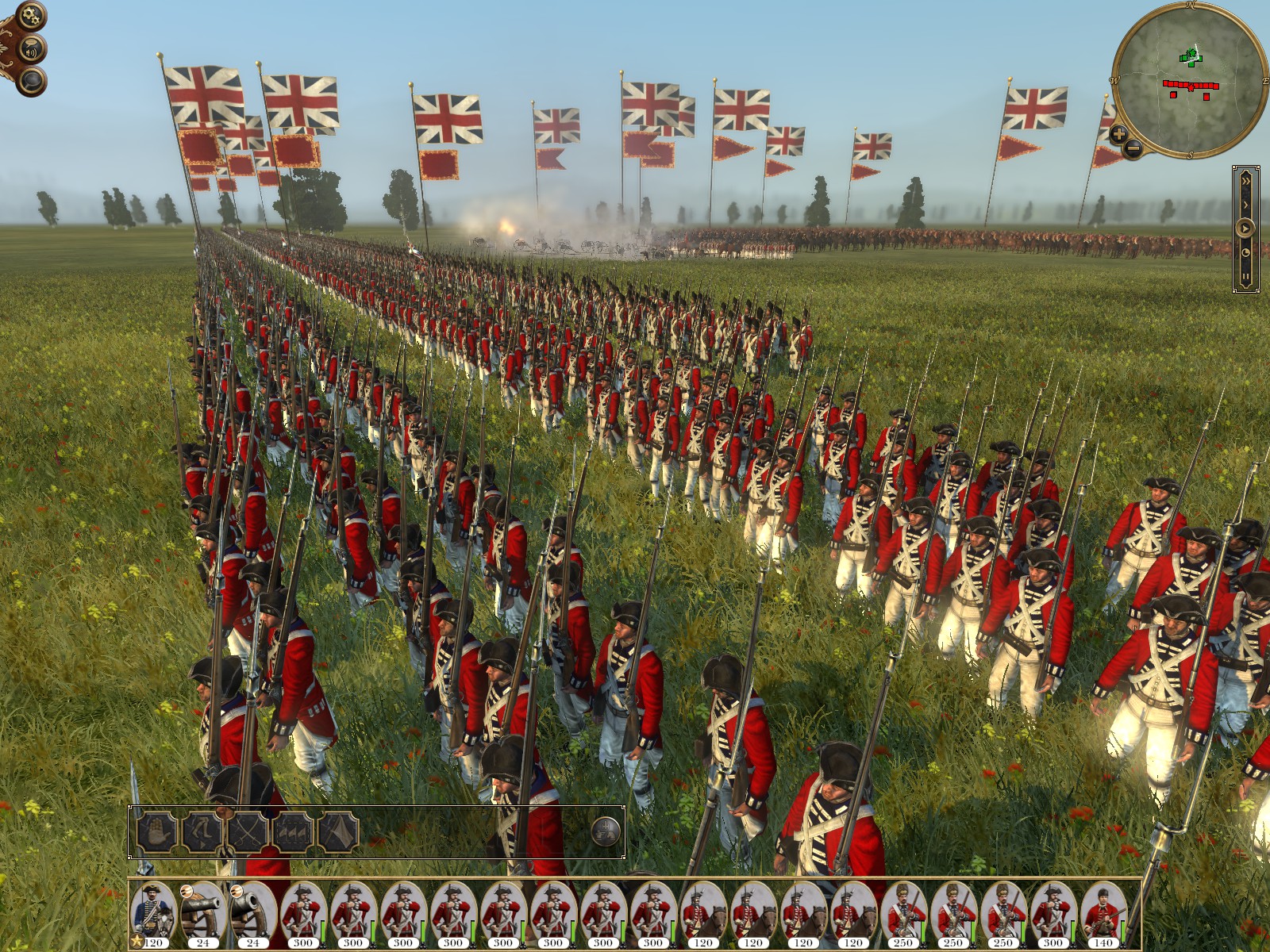
Task: Toggle pause with the pause bars icon
Action: (x=1245, y=276)
